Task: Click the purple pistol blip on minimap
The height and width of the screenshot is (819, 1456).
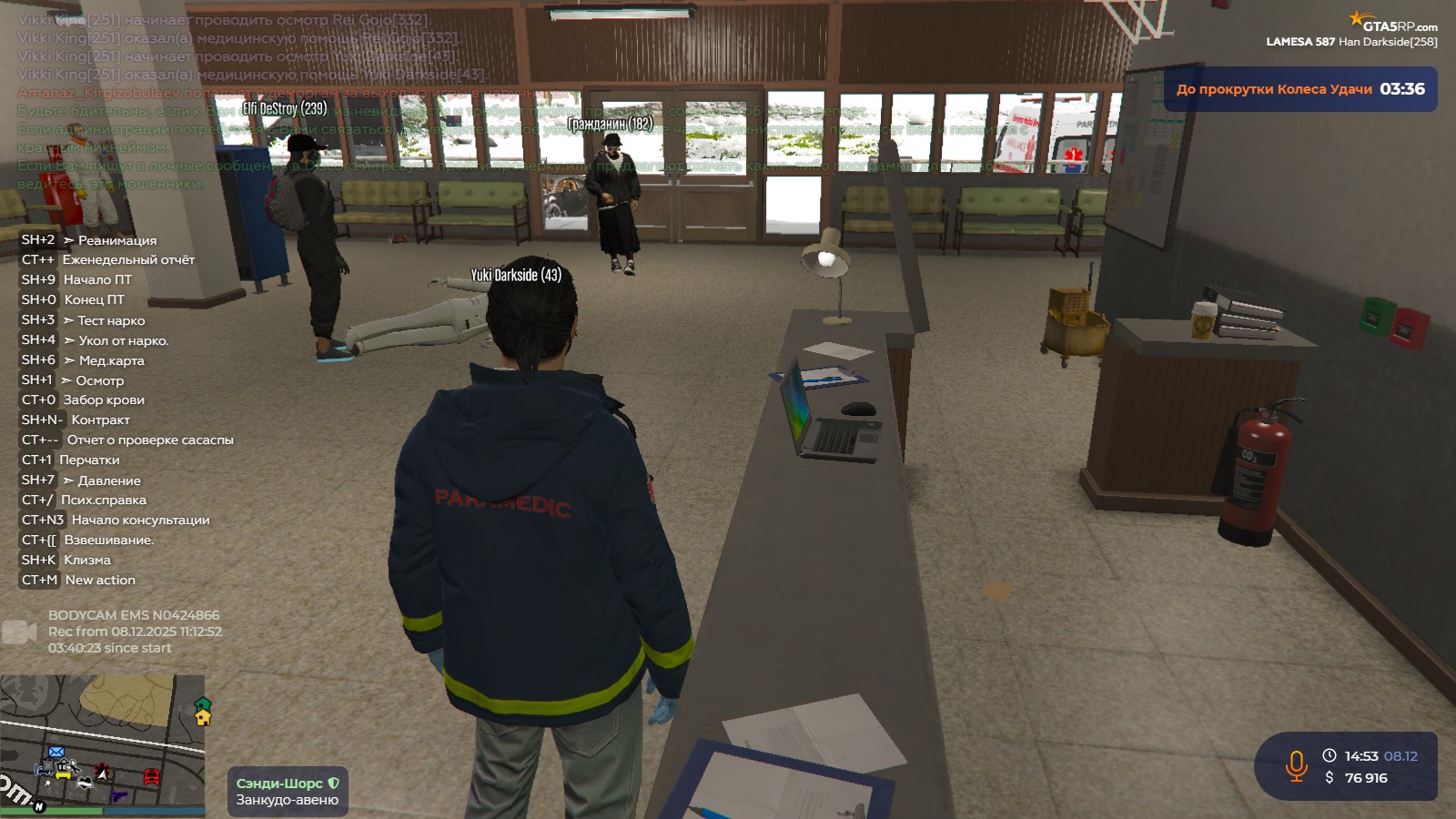Action: (118, 794)
